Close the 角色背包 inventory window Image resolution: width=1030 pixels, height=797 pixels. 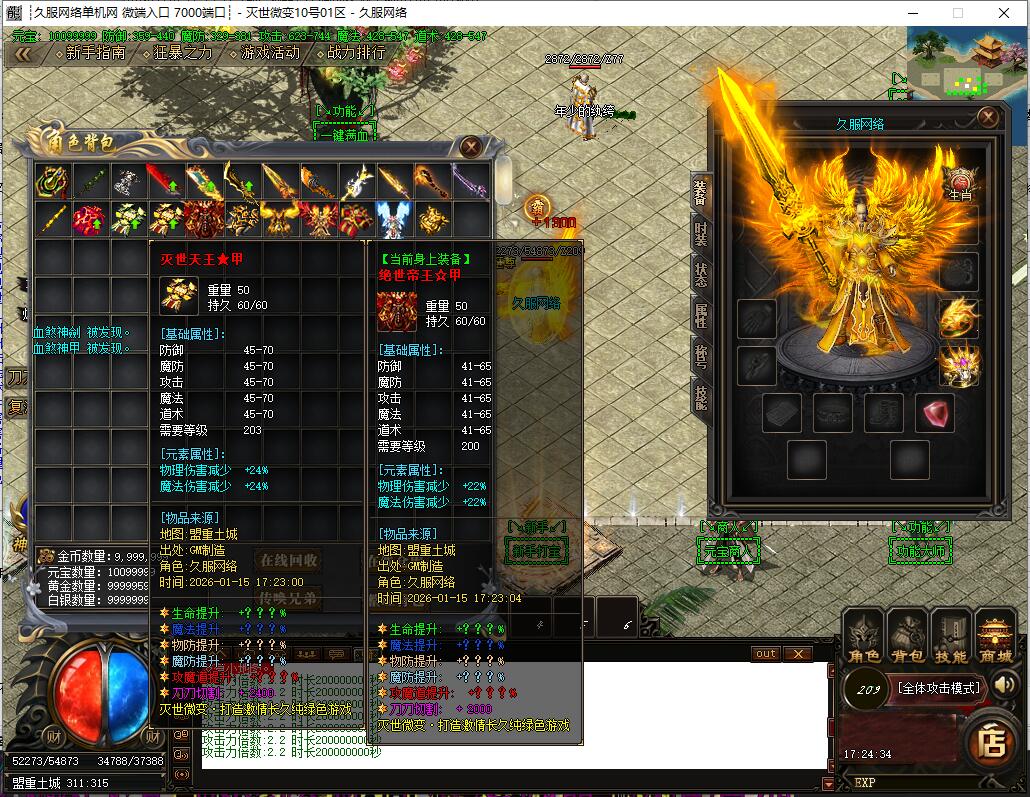click(x=471, y=146)
